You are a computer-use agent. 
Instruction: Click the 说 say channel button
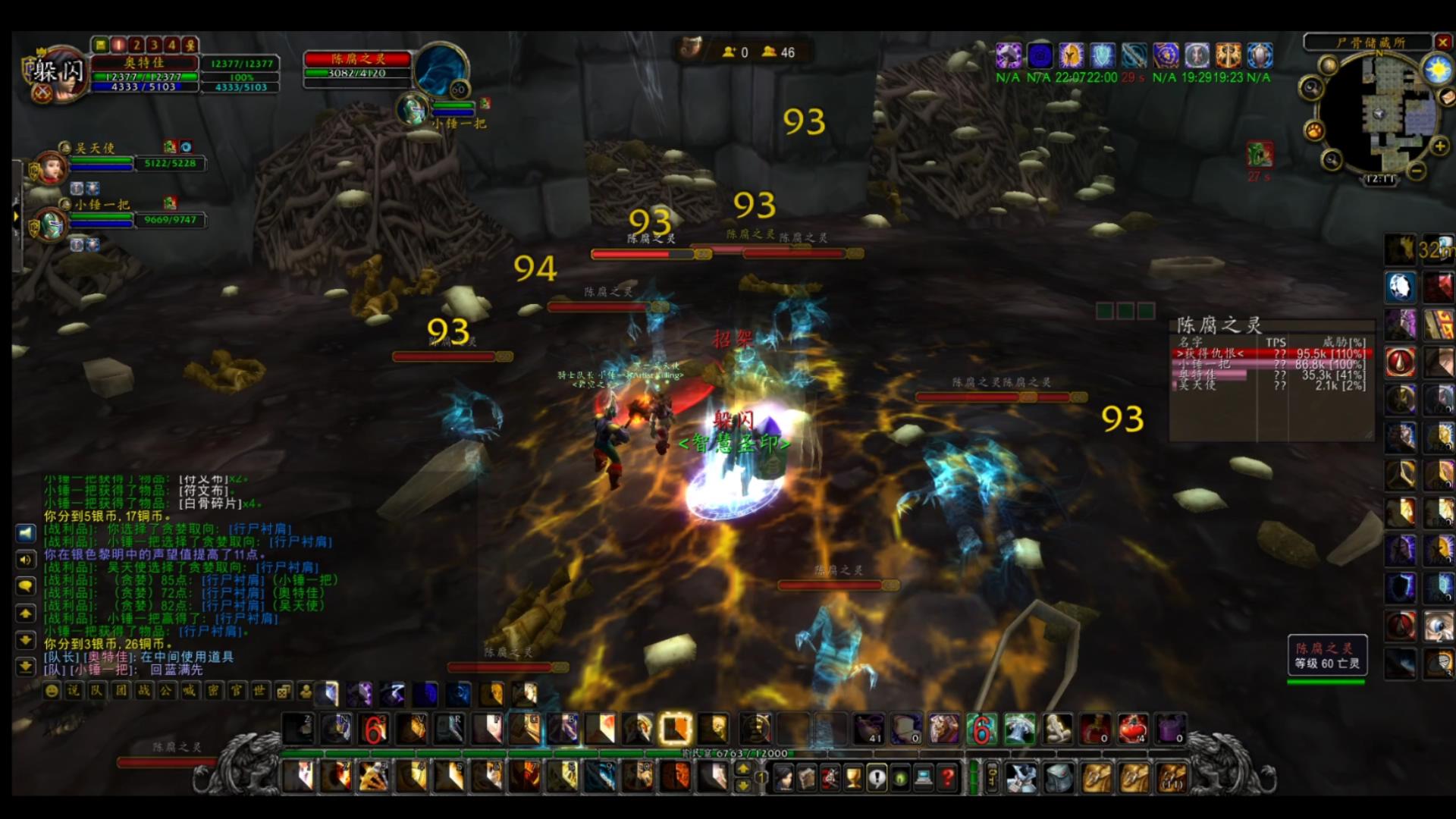point(74,690)
